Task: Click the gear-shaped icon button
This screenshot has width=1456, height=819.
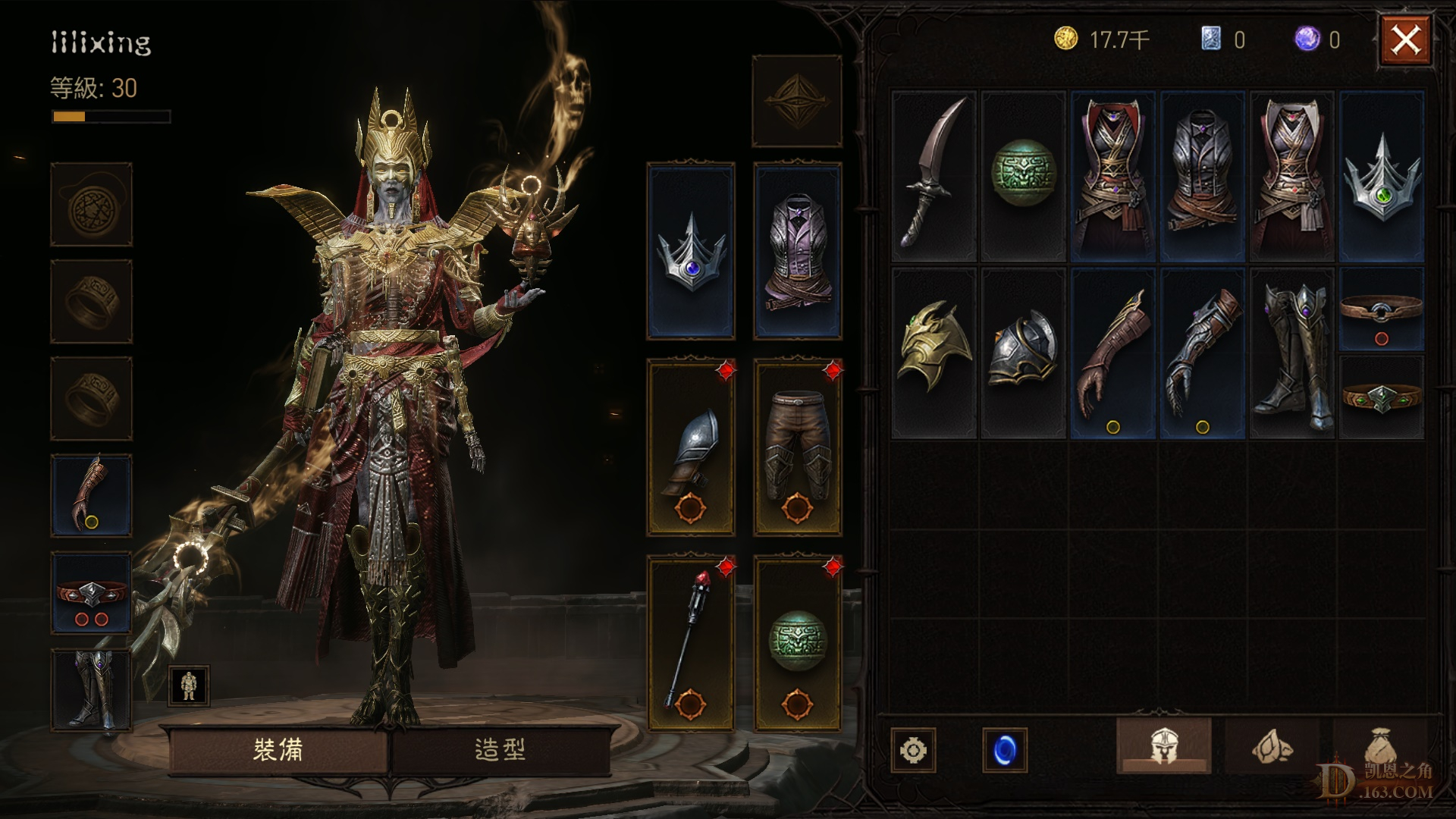Action: [x=913, y=750]
